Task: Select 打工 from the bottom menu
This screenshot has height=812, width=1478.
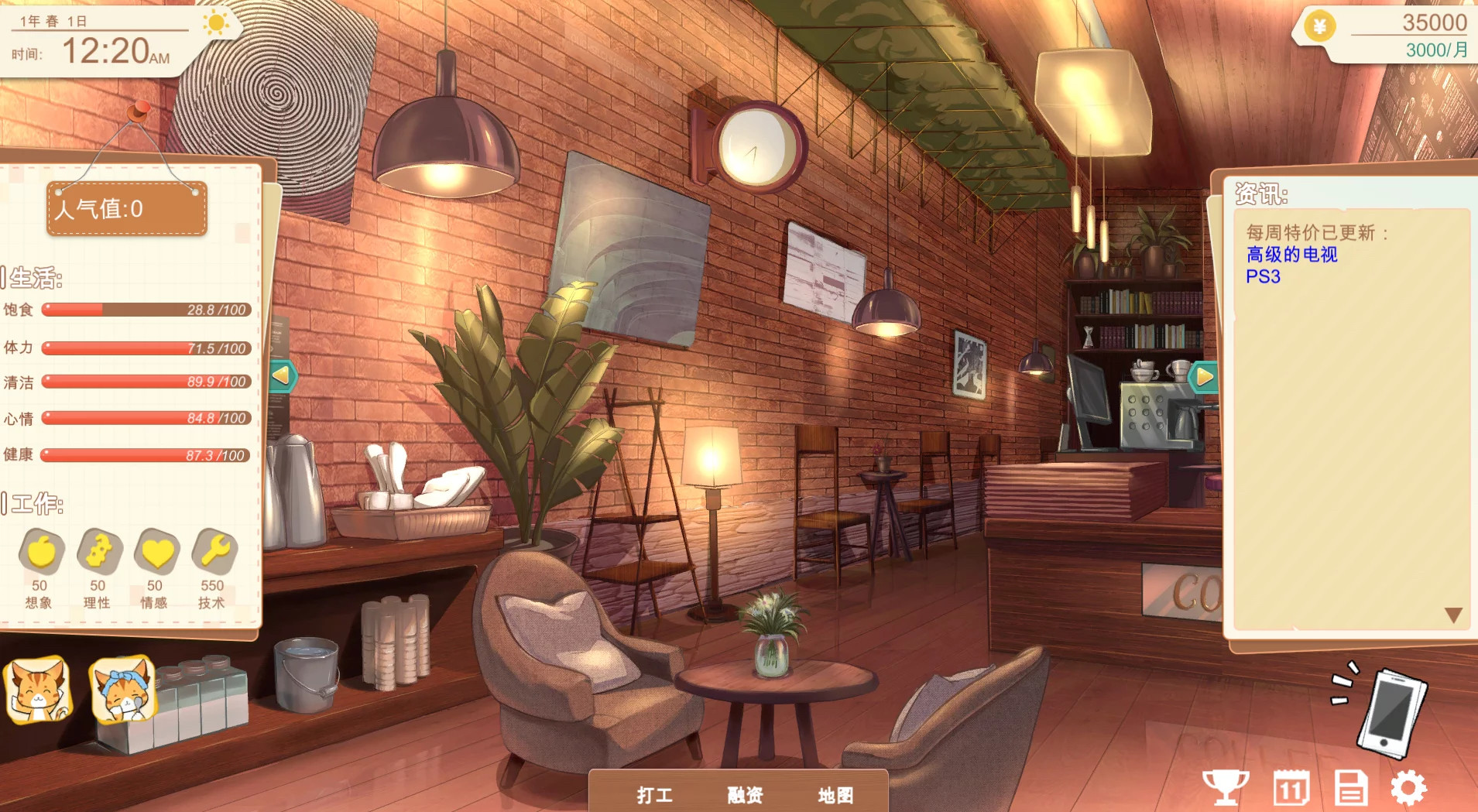Action: pyautogui.click(x=655, y=794)
